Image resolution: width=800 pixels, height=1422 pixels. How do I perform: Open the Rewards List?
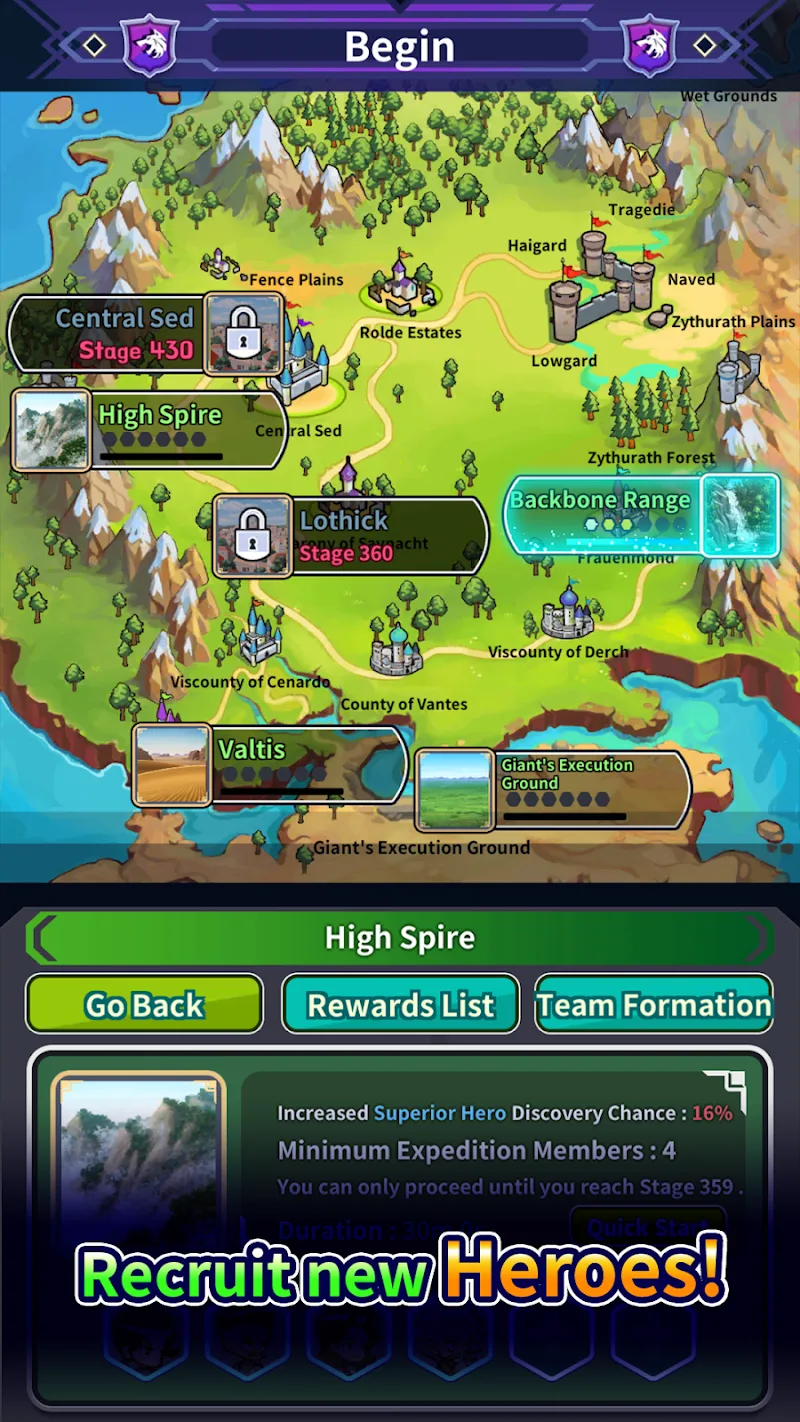(x=400, y=1004)
